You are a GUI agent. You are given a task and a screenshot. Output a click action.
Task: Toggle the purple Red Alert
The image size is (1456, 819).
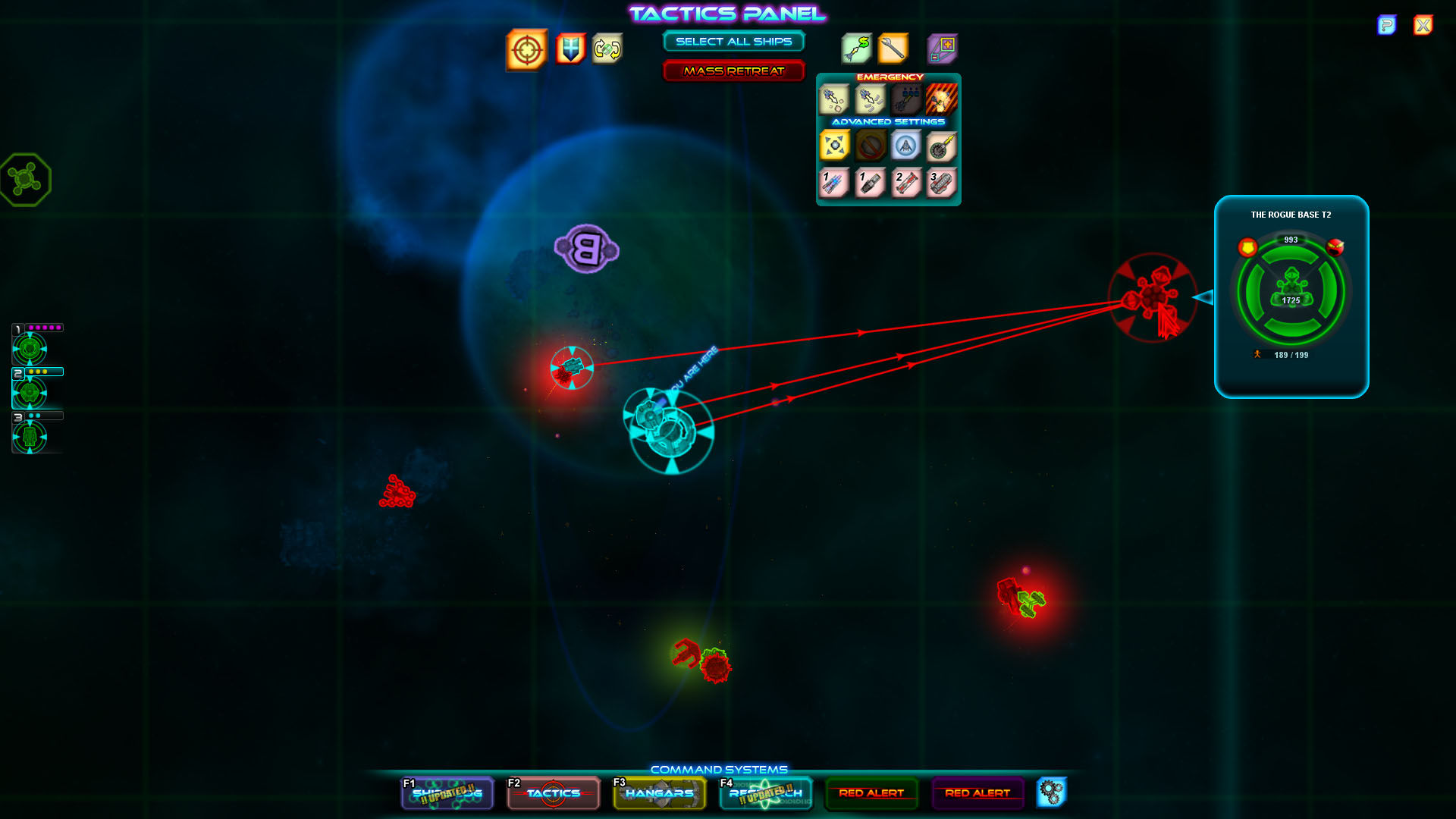[977, 793]
